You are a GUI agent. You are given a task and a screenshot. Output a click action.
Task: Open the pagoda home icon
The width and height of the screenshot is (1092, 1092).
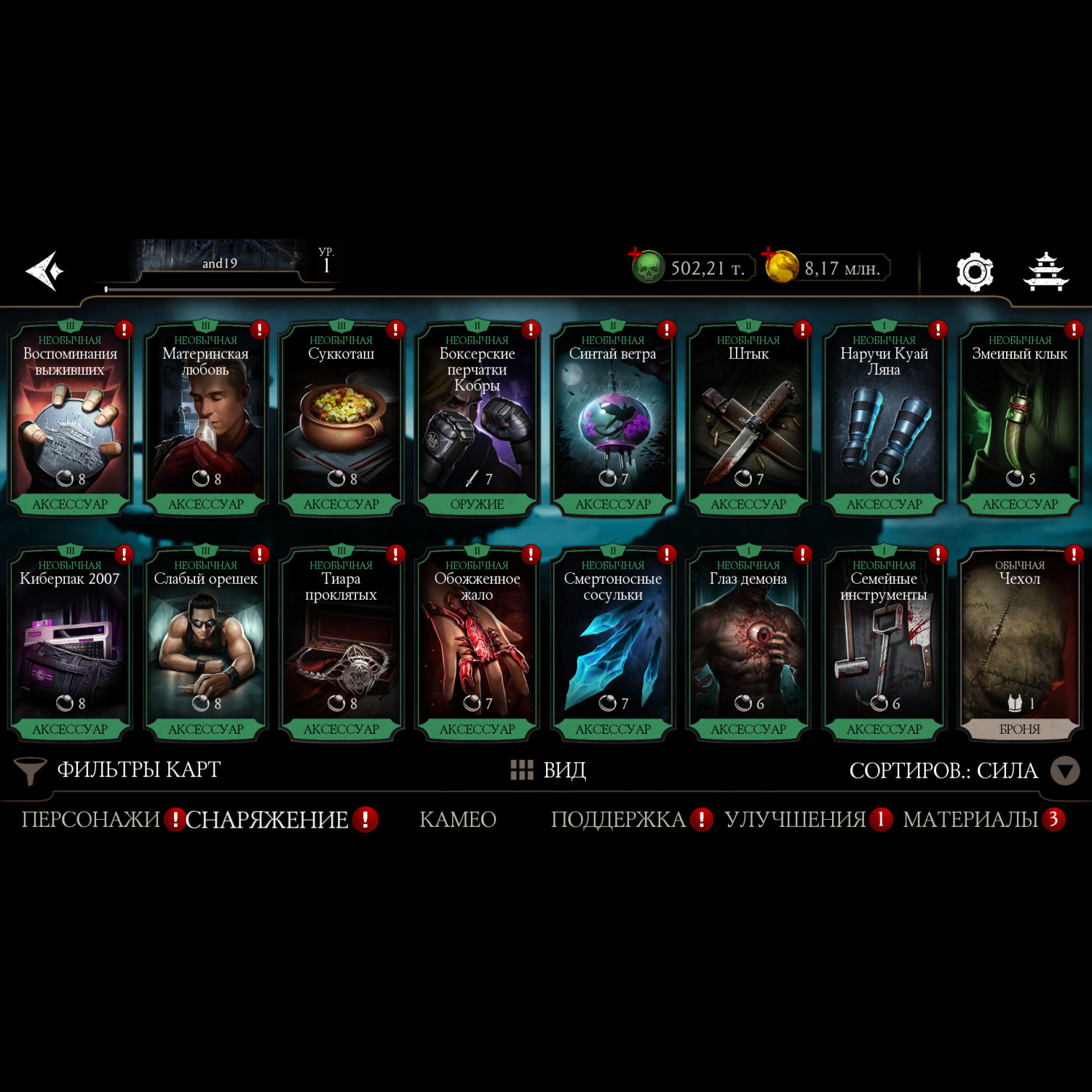[x=1046, y=272]
